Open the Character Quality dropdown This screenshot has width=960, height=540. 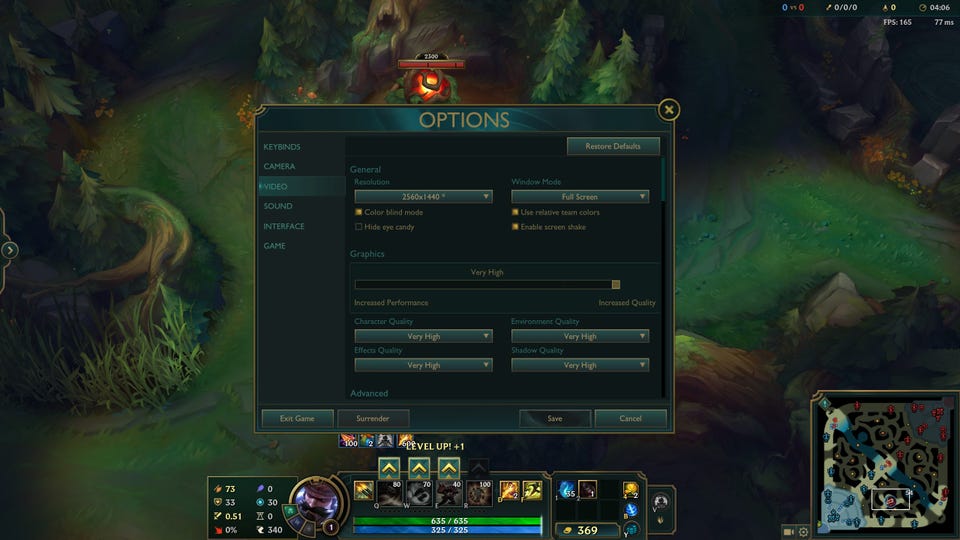[423, 337]
